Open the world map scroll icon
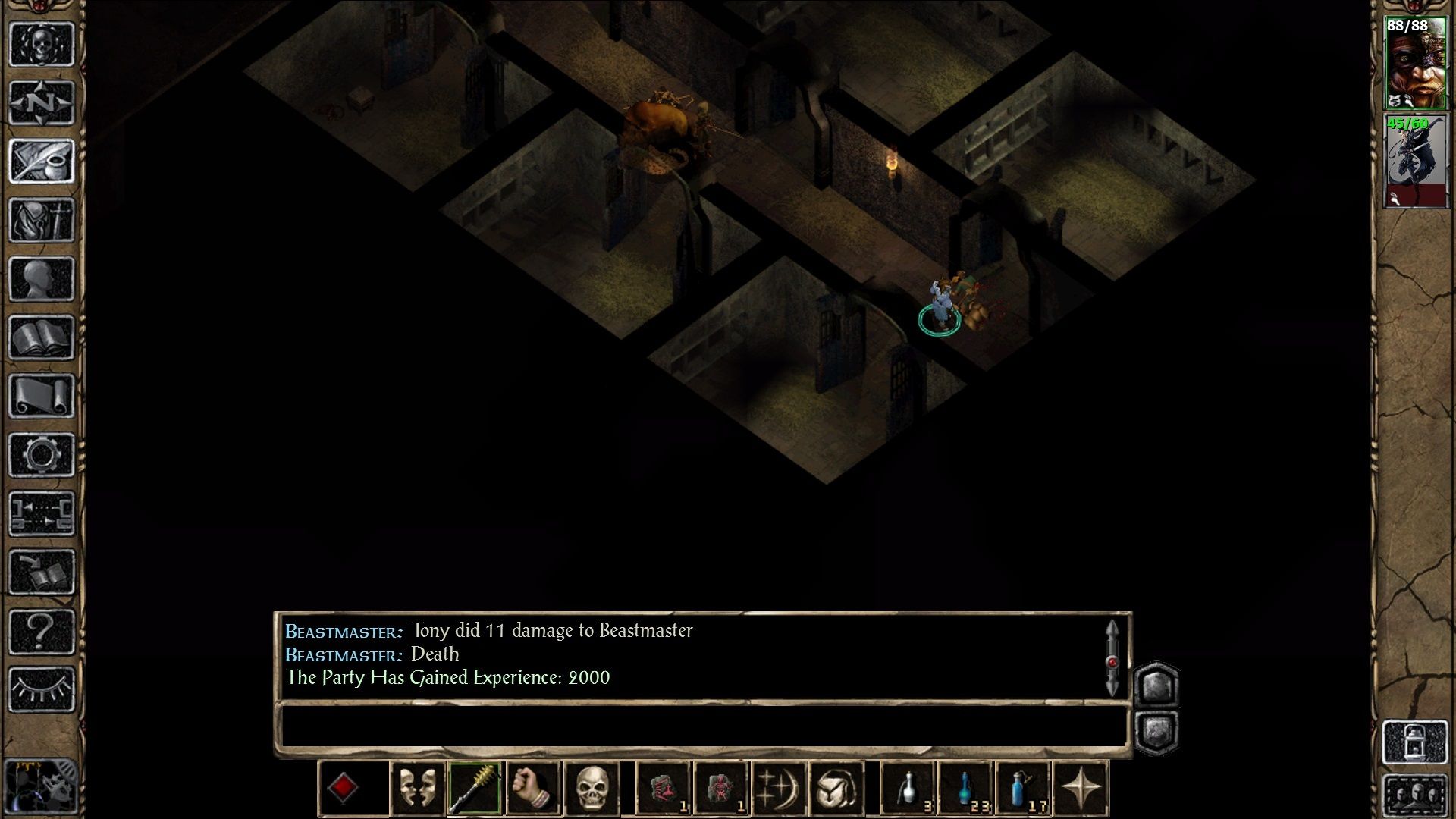The width and height of the screenshot is (1456, 819). (x=43, y=394)
